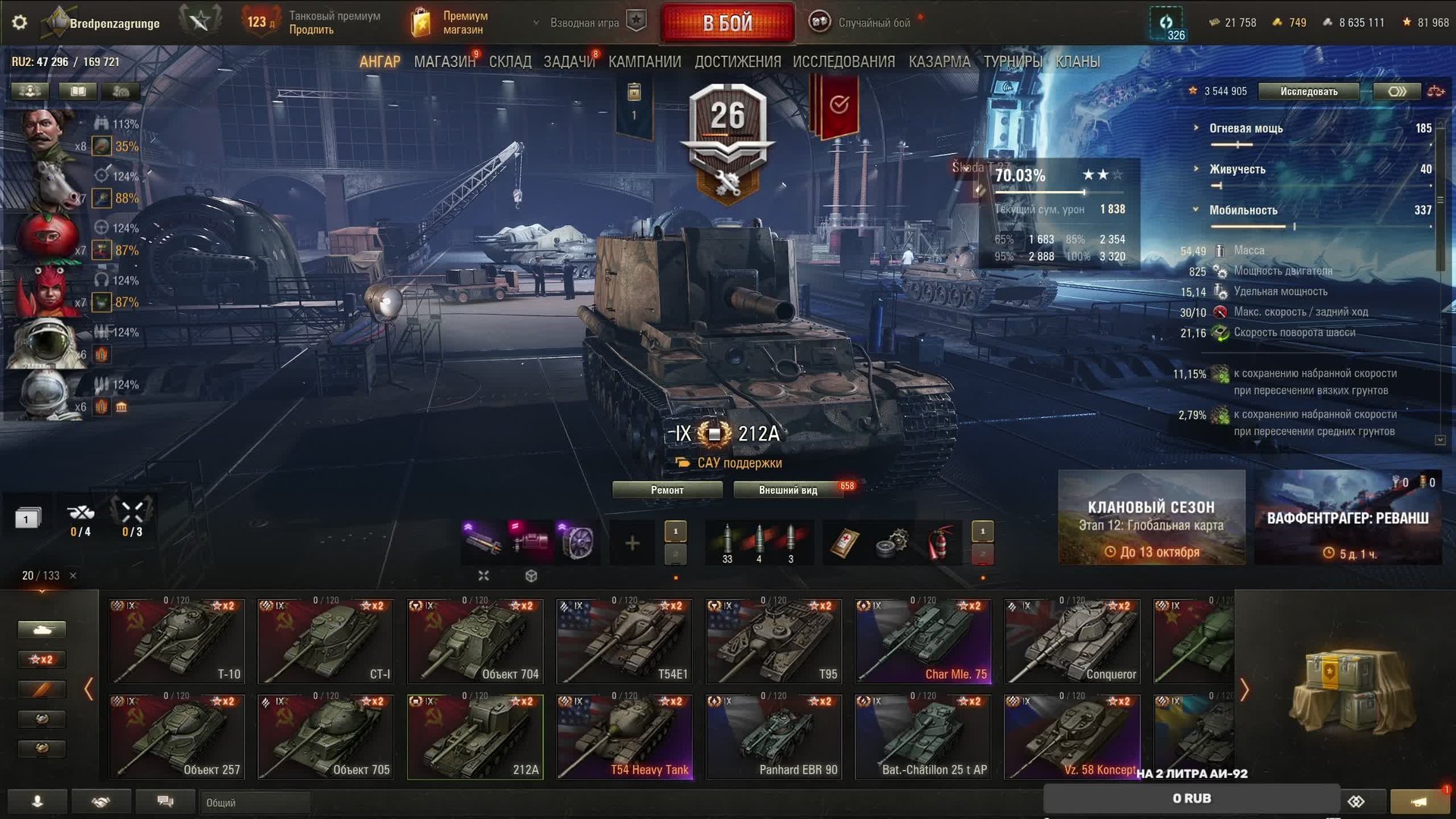Switch to the МАГАЗИН tab
This screenshot has width=1456, height=819.
pyautogui.click(x=444, y=62)
